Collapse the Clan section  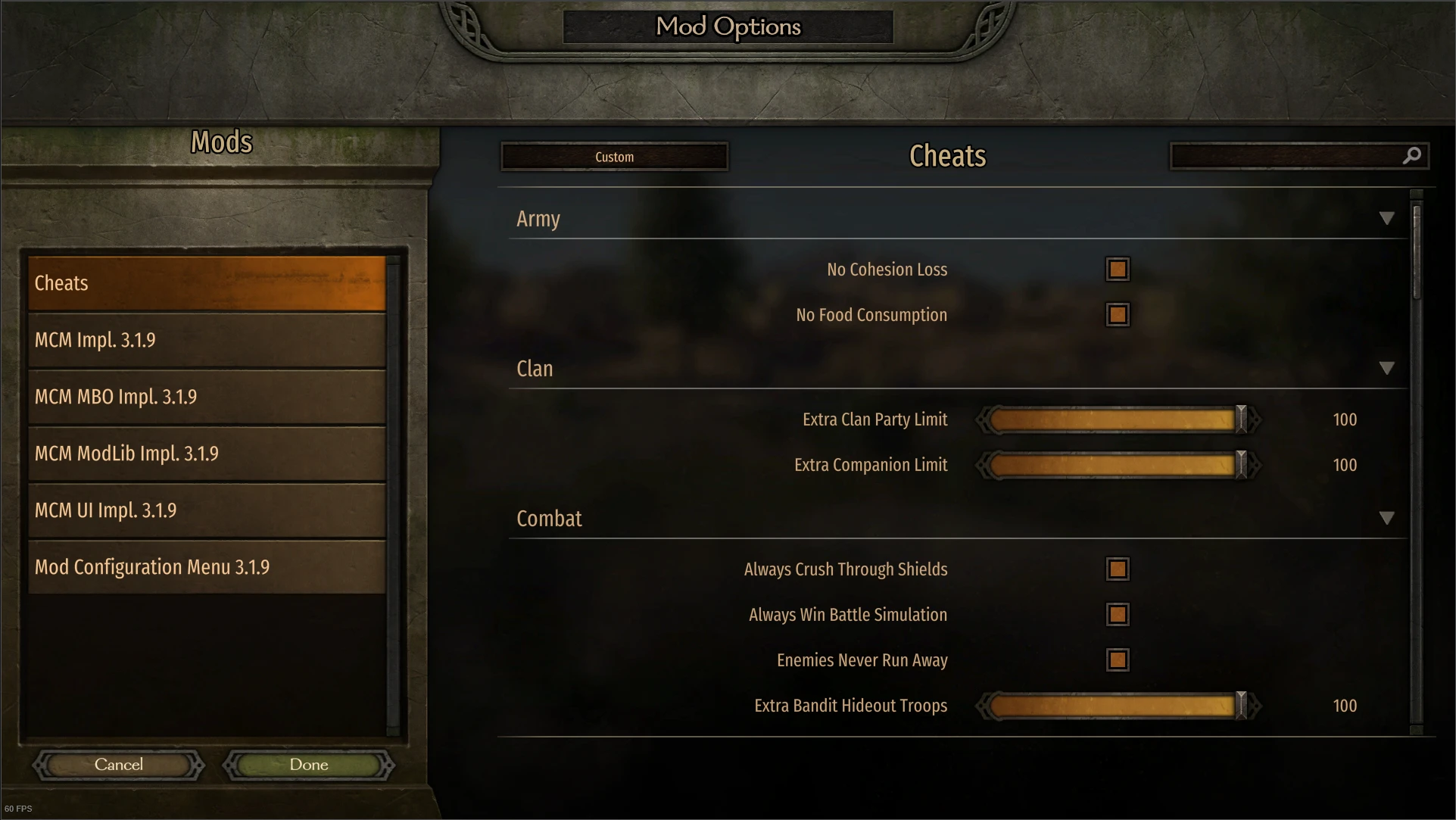1388,369
